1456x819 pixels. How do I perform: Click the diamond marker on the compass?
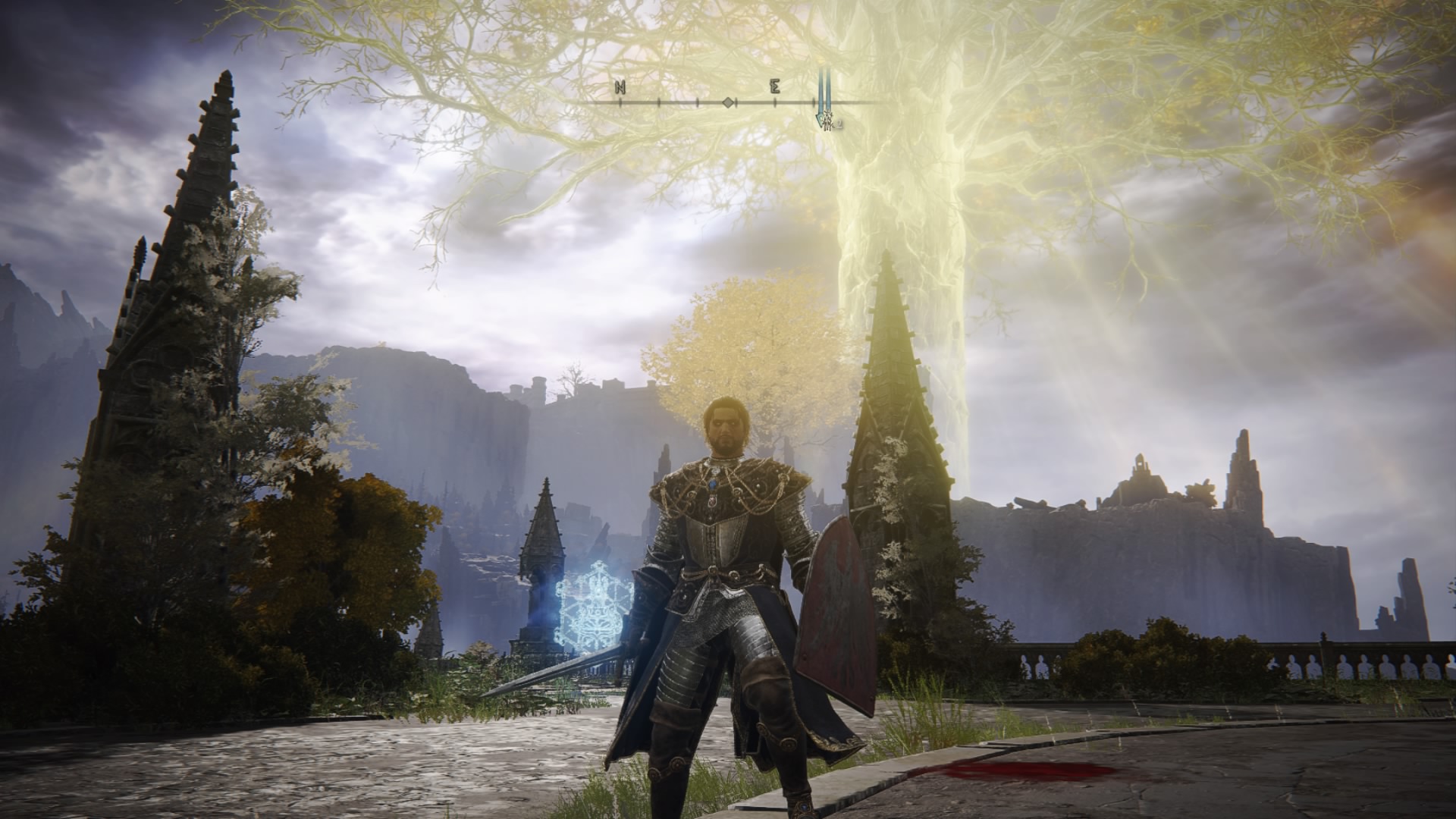727,102
